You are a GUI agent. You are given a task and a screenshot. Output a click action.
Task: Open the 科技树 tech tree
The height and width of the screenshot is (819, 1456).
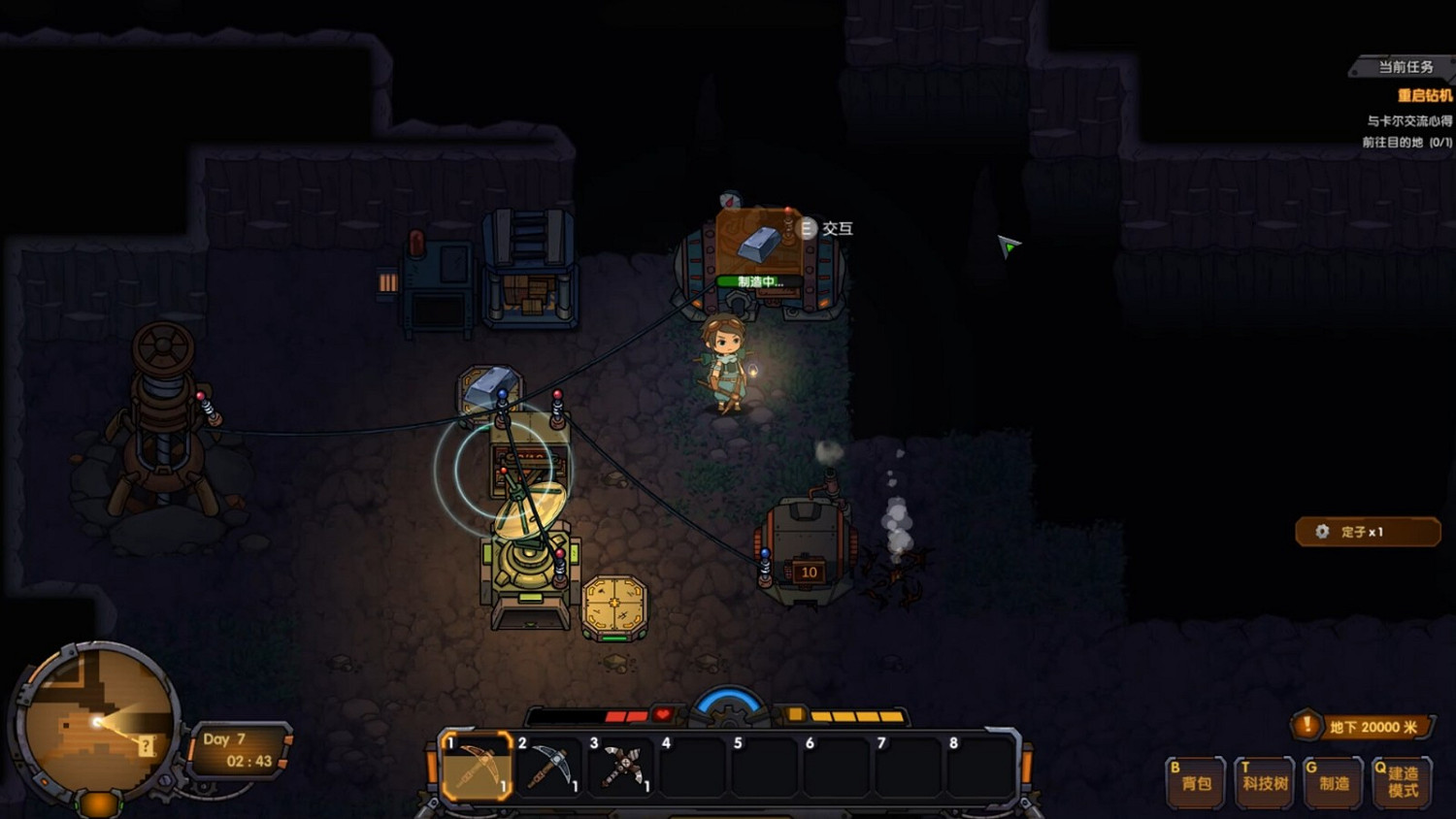coord(1263,781)
